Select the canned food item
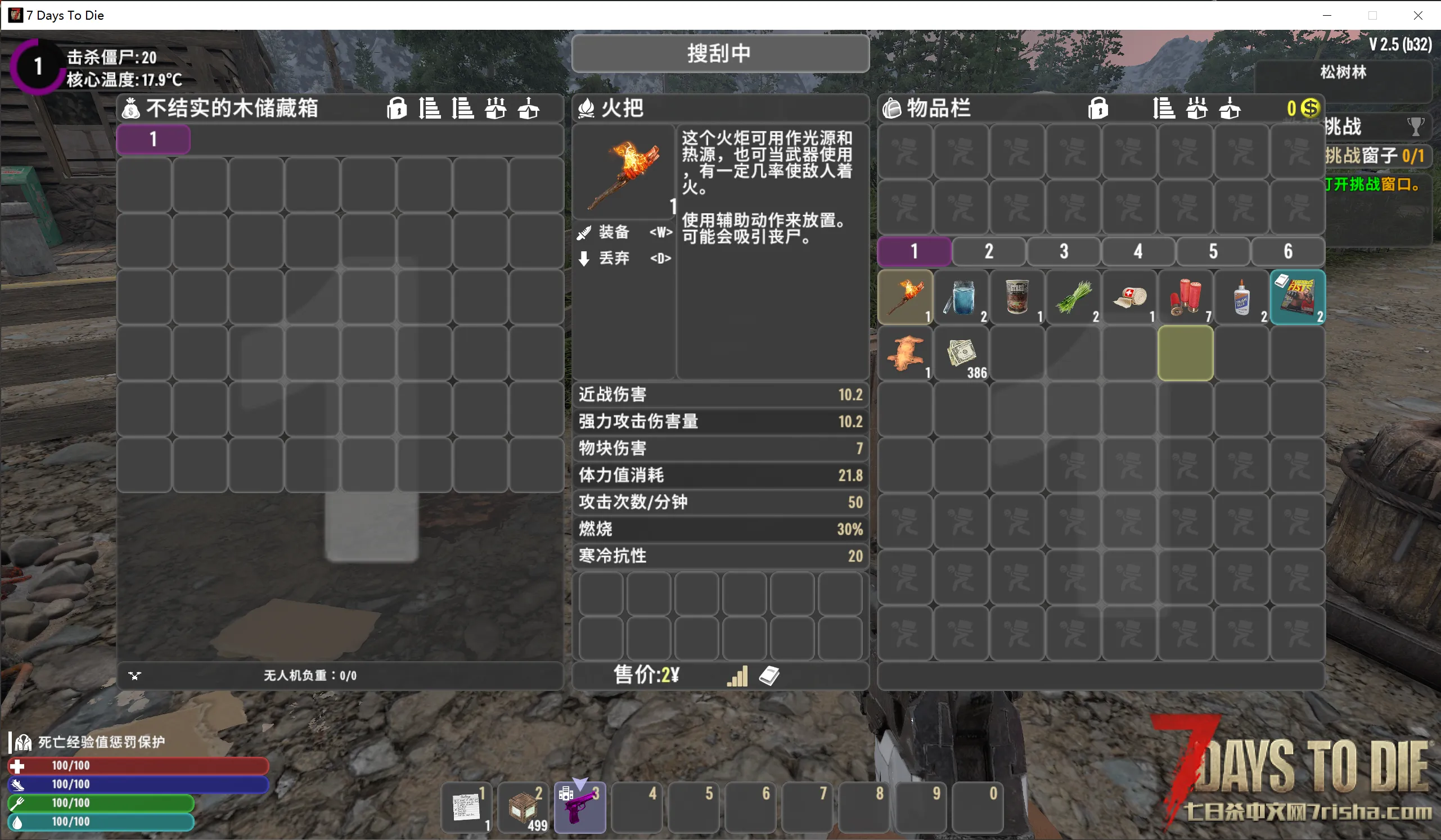The height and width of the screenshot is (840, 1441). point(1017,297)
